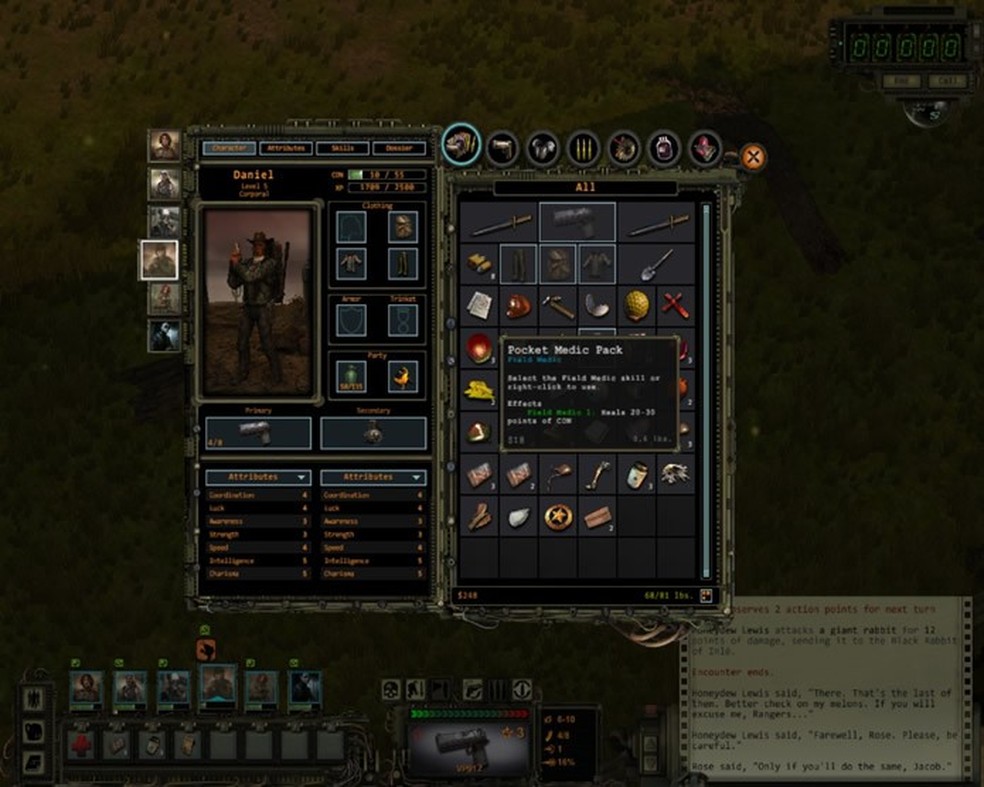Select the Character tab
984x787 pixels.
(x=229, y=148)
